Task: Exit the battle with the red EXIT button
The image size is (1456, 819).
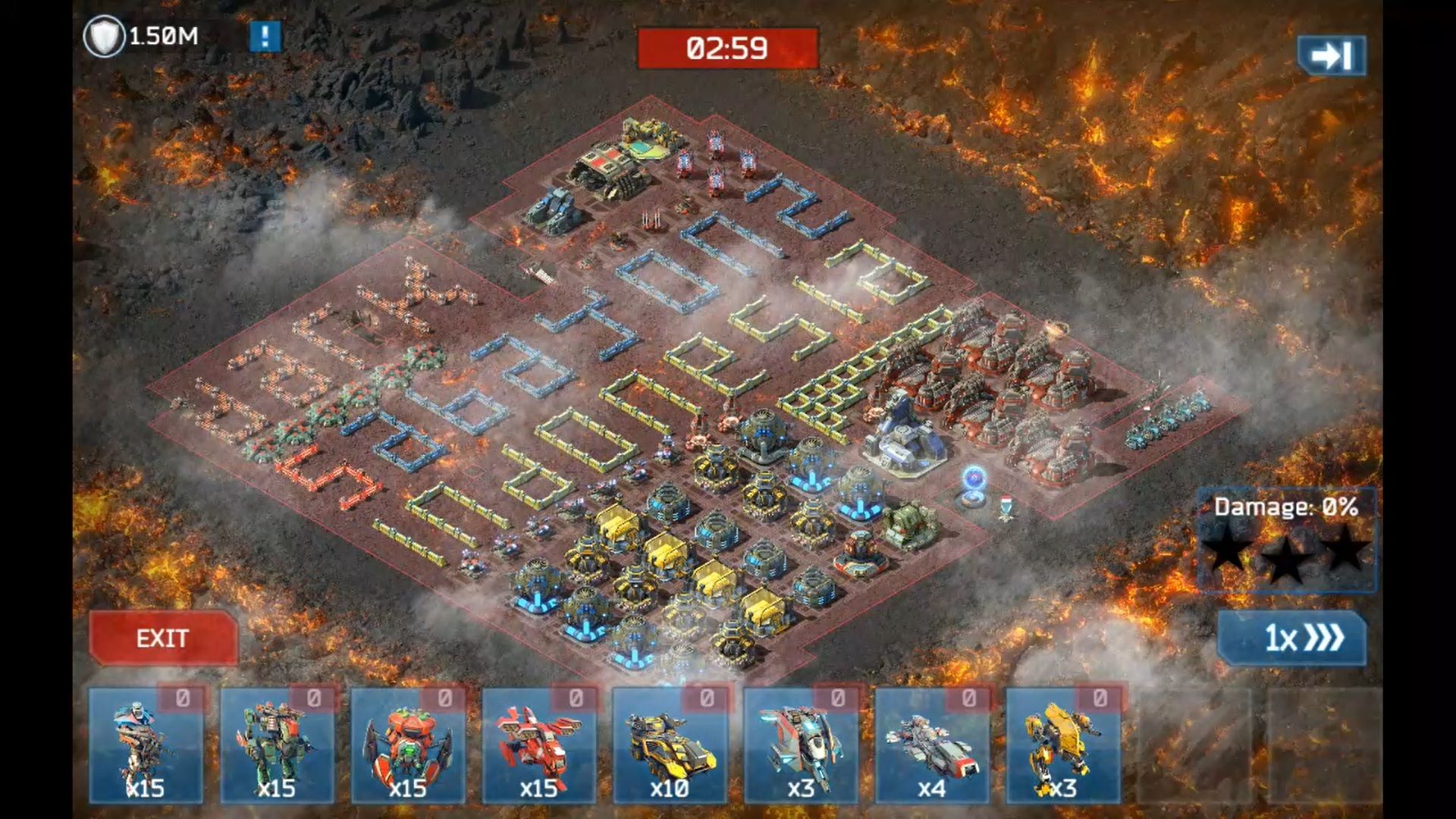Action: (163, 639)
